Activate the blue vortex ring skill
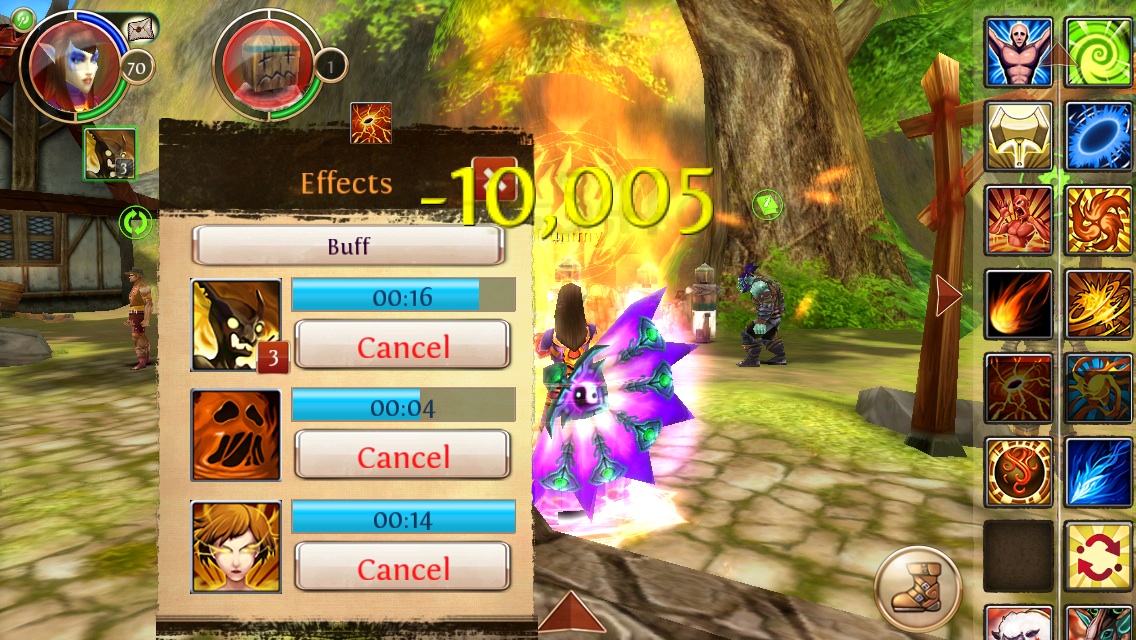This screenshot has width=1136, height=640. pyautogui.click(x=1098, y=136)
